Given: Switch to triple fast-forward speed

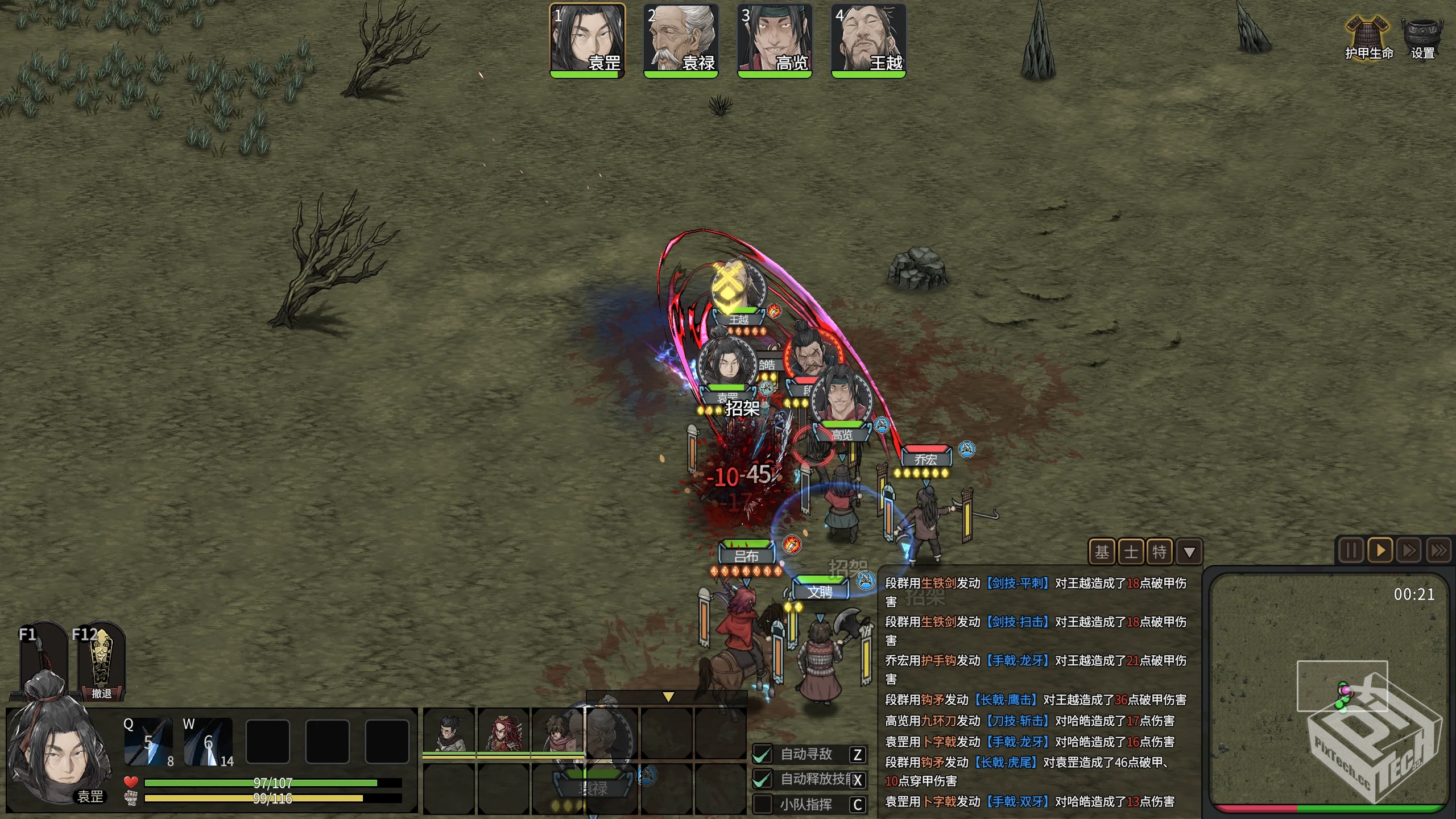Looking at the screenshot, I should 1439,551.
